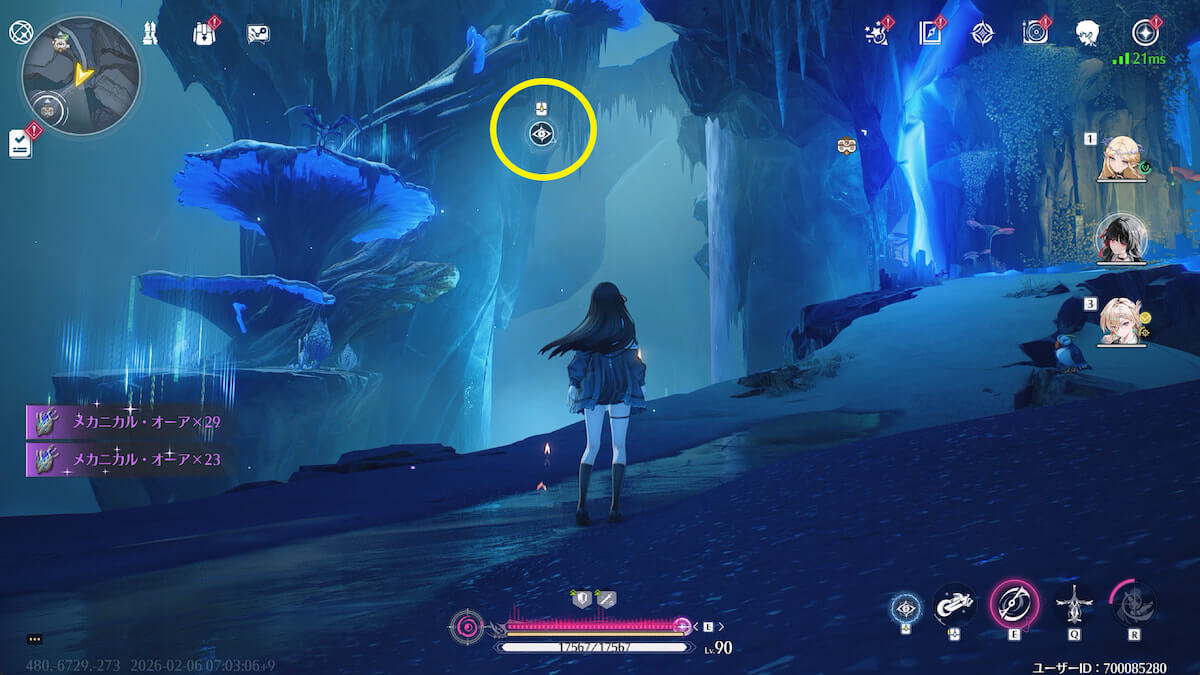Open the chat bubble icon in the top bar
The height and width of the screenshot is (675, 1200).
click(x=258, y=33)
